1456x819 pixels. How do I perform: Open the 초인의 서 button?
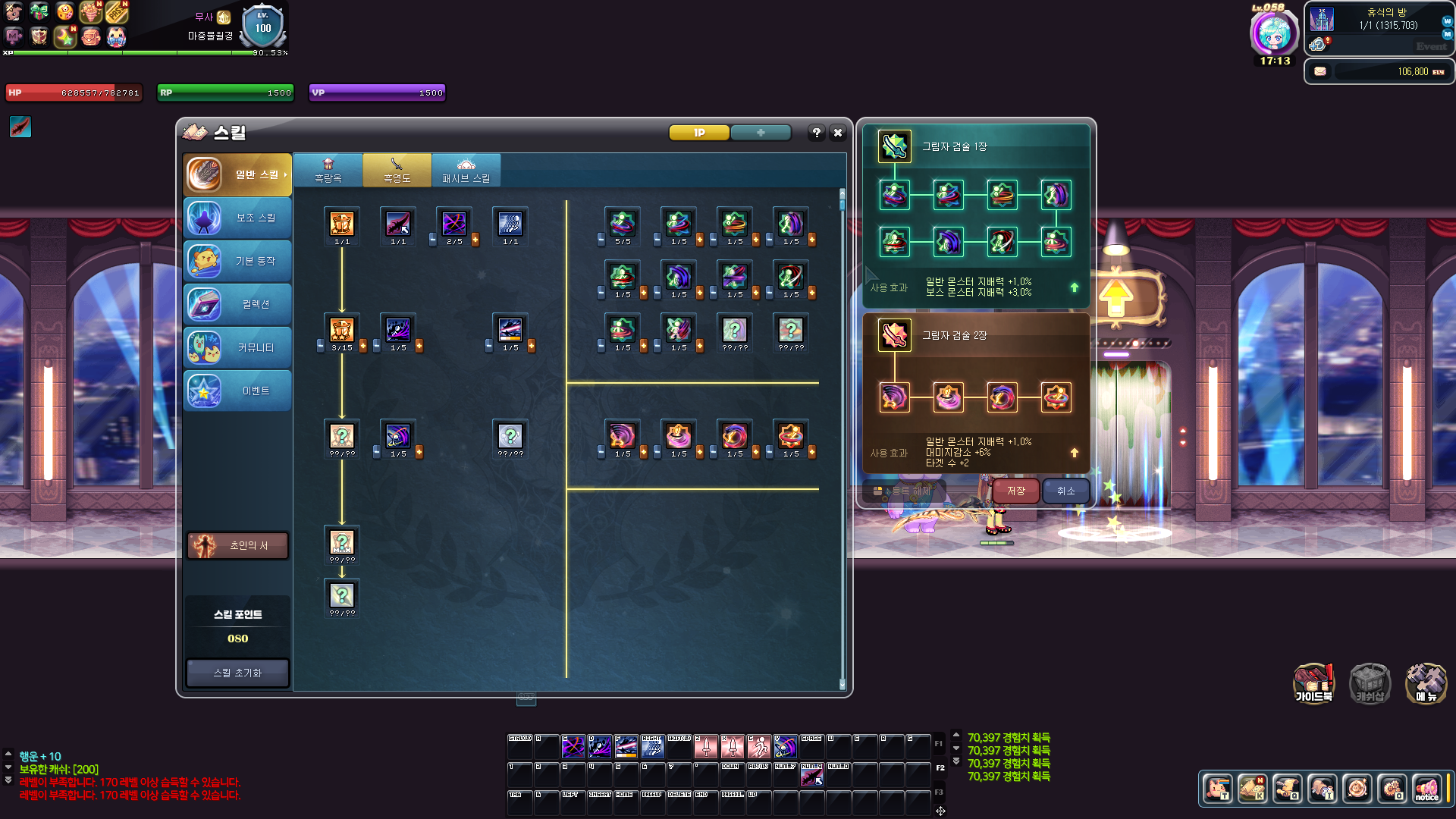point(237,545)
